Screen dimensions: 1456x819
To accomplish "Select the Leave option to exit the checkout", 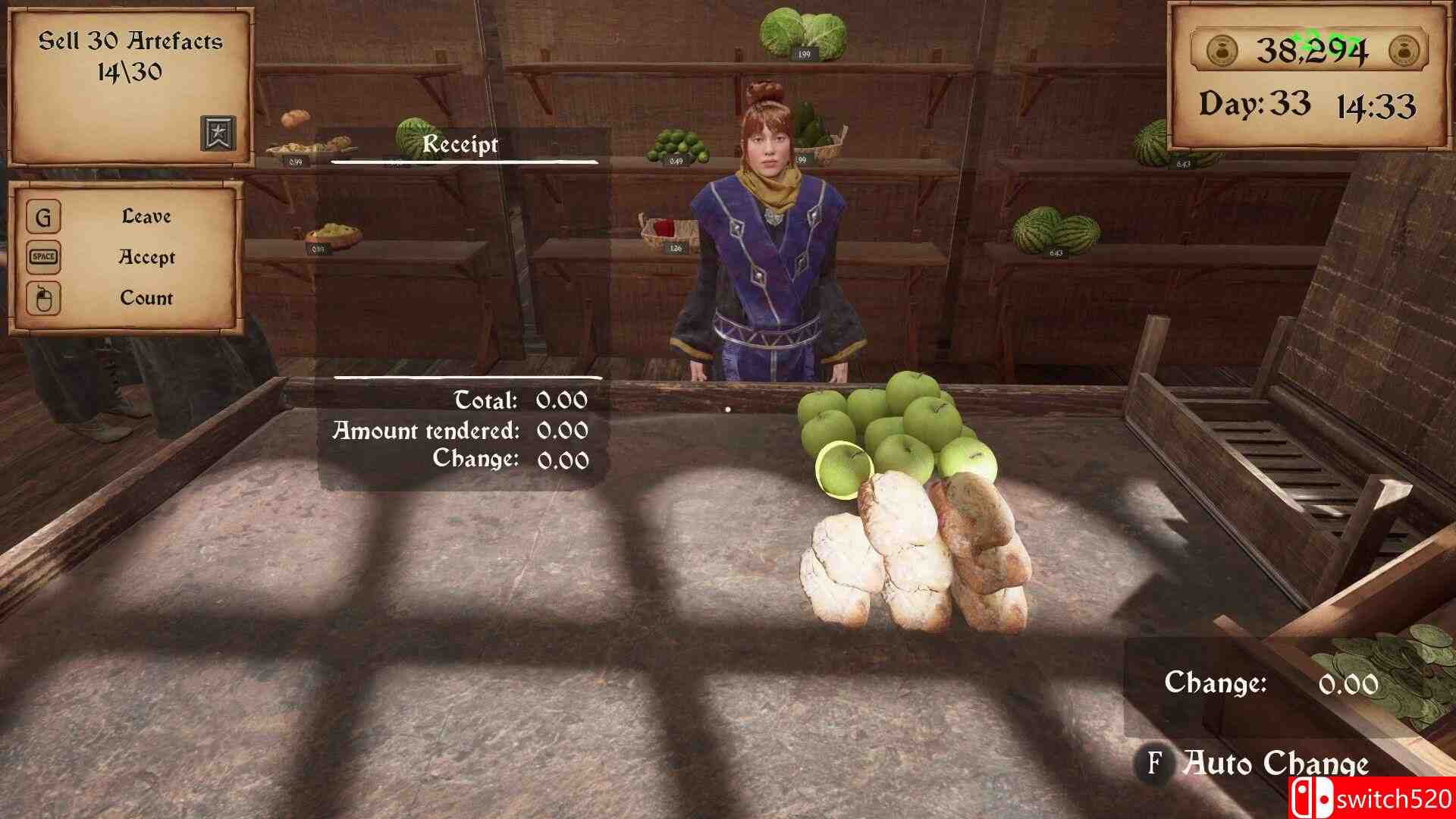I will (146, 218).
